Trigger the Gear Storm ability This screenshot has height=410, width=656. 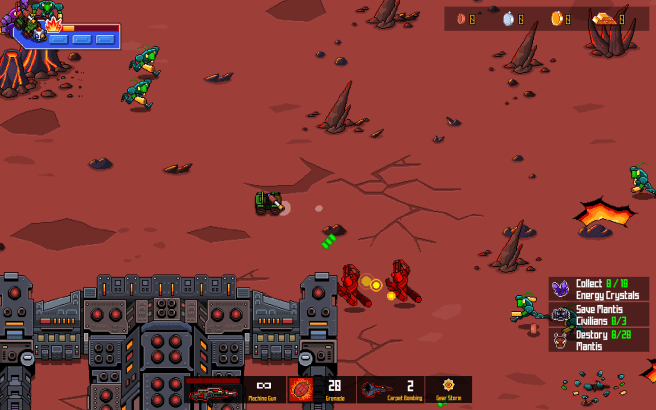tap(449, 388)
